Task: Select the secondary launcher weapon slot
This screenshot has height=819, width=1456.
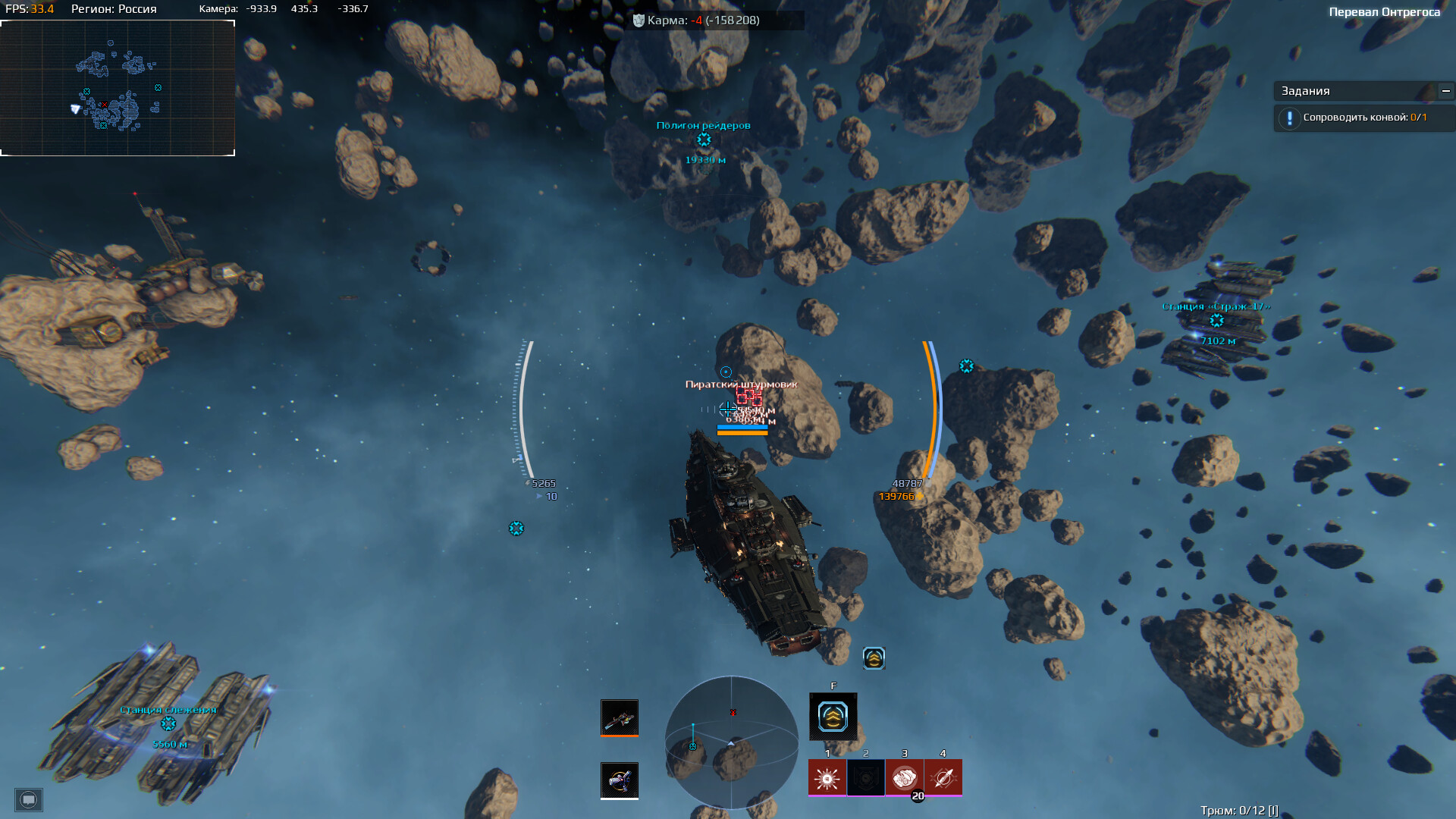Action: [x=620, y=780]
